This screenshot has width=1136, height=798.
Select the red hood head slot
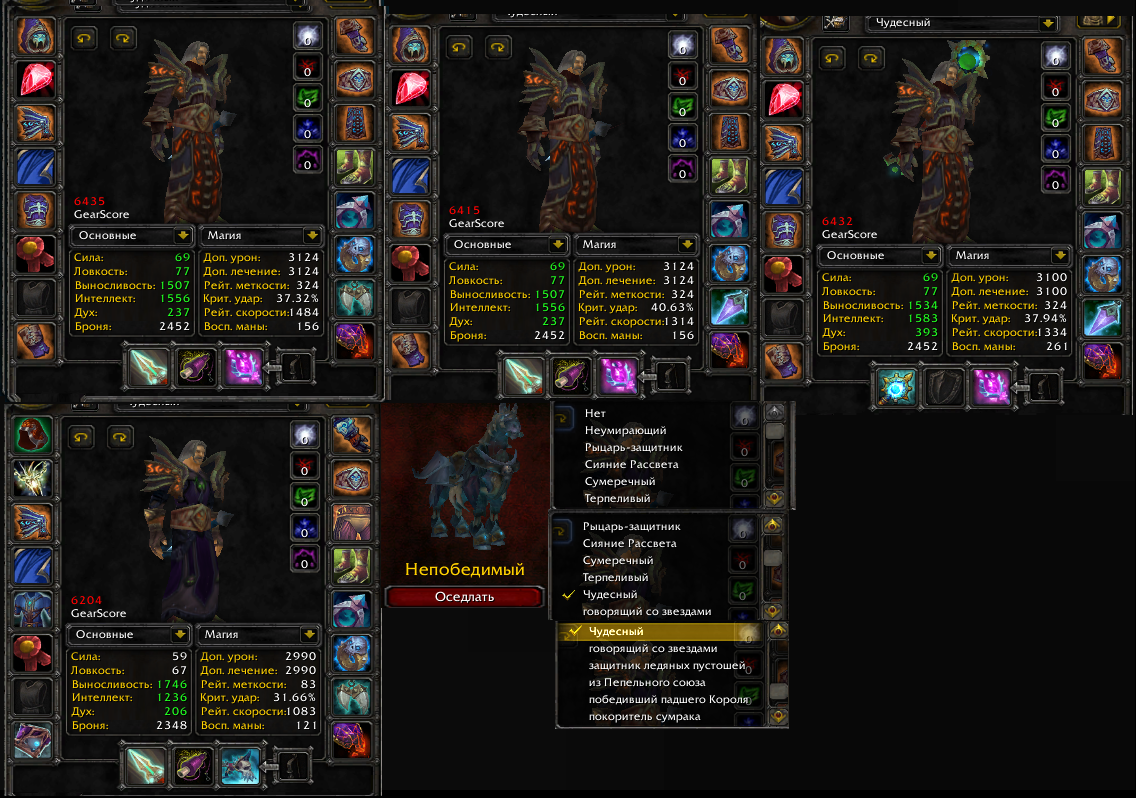point(33,435)
